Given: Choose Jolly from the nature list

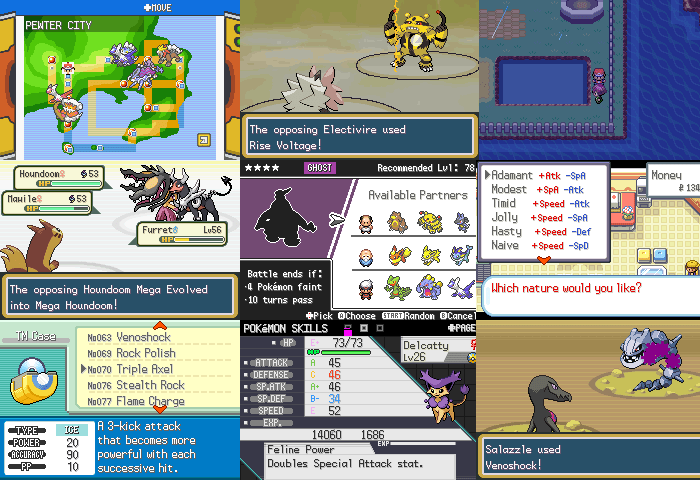Looking at the screenshot, I should pyautogui.click(x=506, y=217).
